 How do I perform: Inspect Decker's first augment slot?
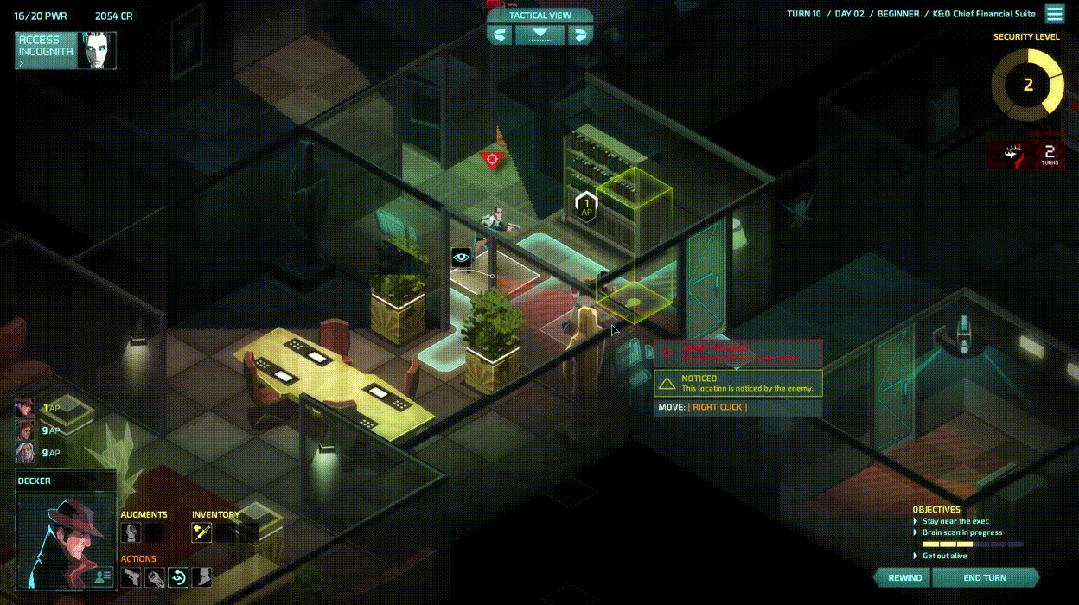pos(131,533)
